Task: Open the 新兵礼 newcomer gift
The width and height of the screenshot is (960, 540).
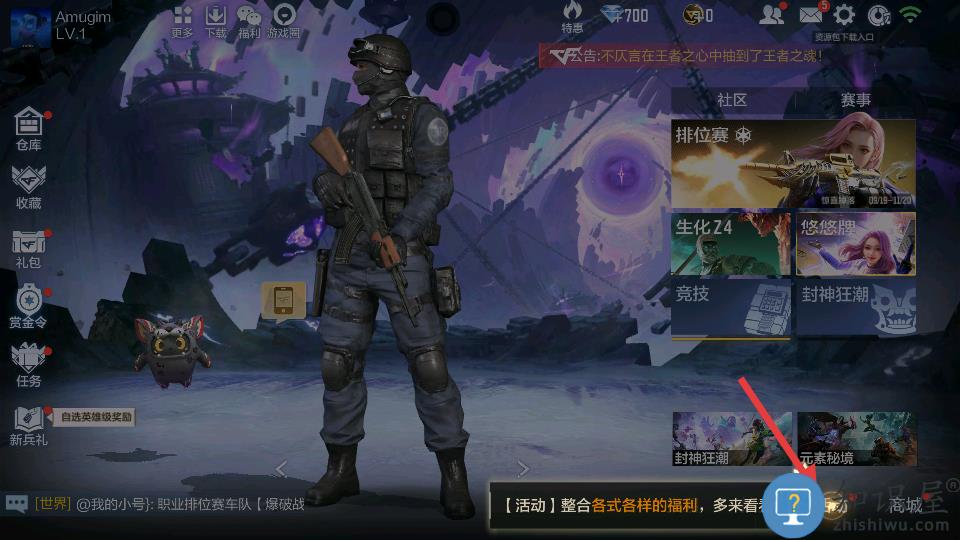Action: pos(29,424)
